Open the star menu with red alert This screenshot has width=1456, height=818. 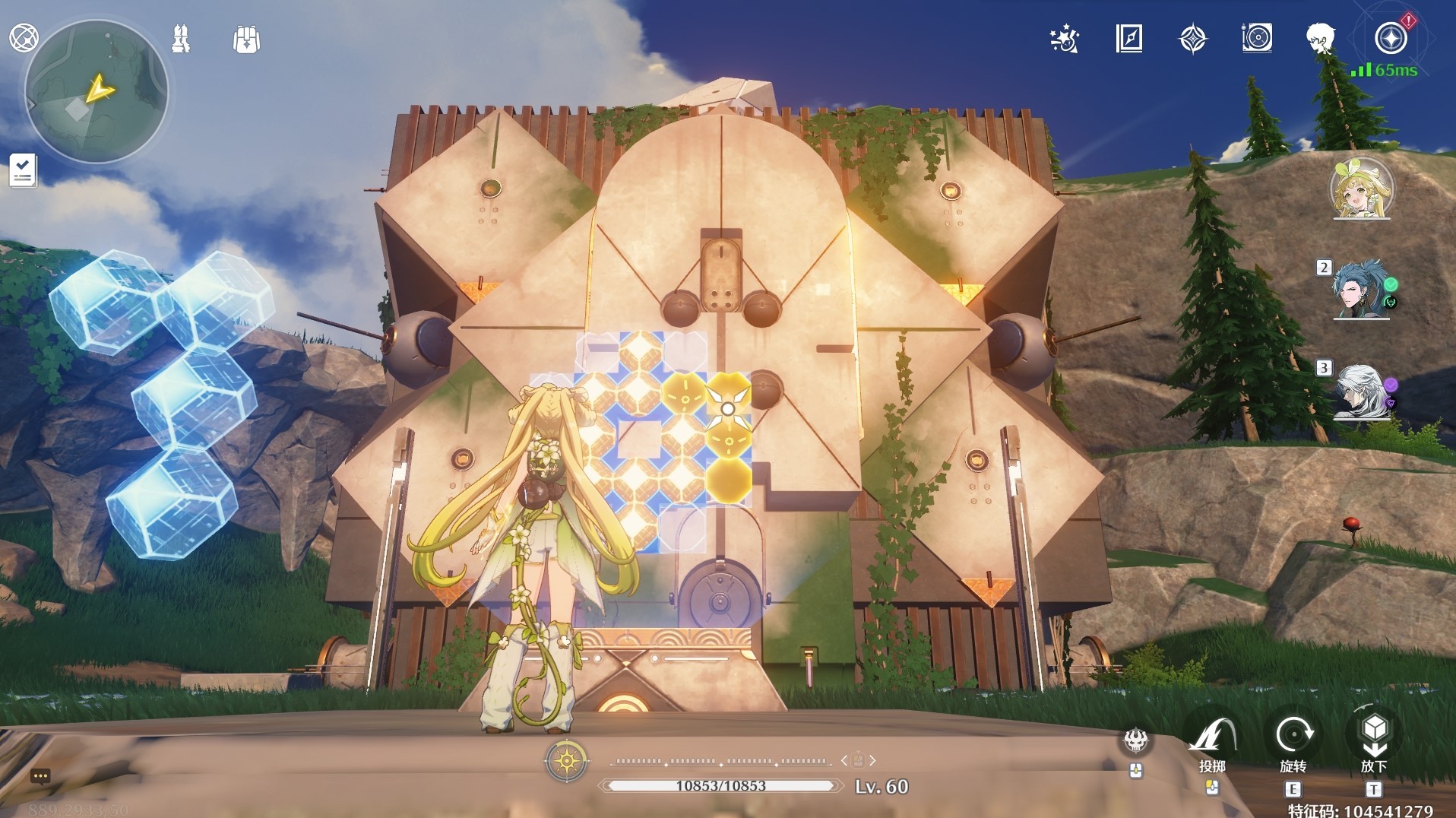coord(1391,38)
